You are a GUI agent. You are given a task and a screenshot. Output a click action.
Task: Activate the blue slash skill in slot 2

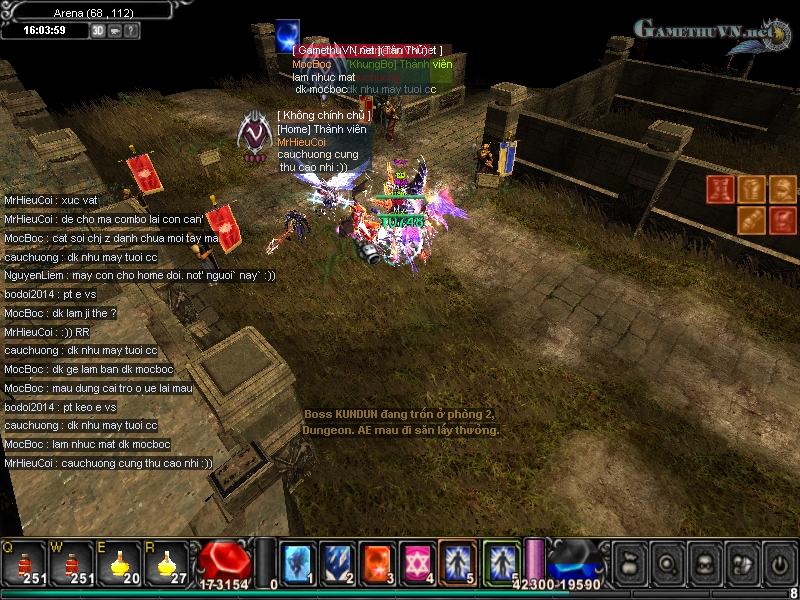pyautogui.click(x=337, y=562)
